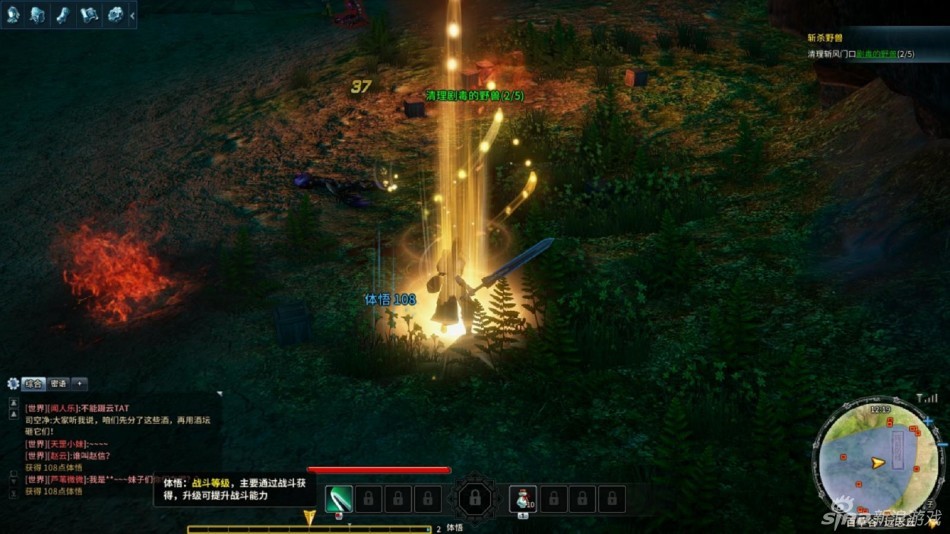Select the locked octagonal center skill slot
The width and height of the screenshot is (950, 534).
point(474,497)
